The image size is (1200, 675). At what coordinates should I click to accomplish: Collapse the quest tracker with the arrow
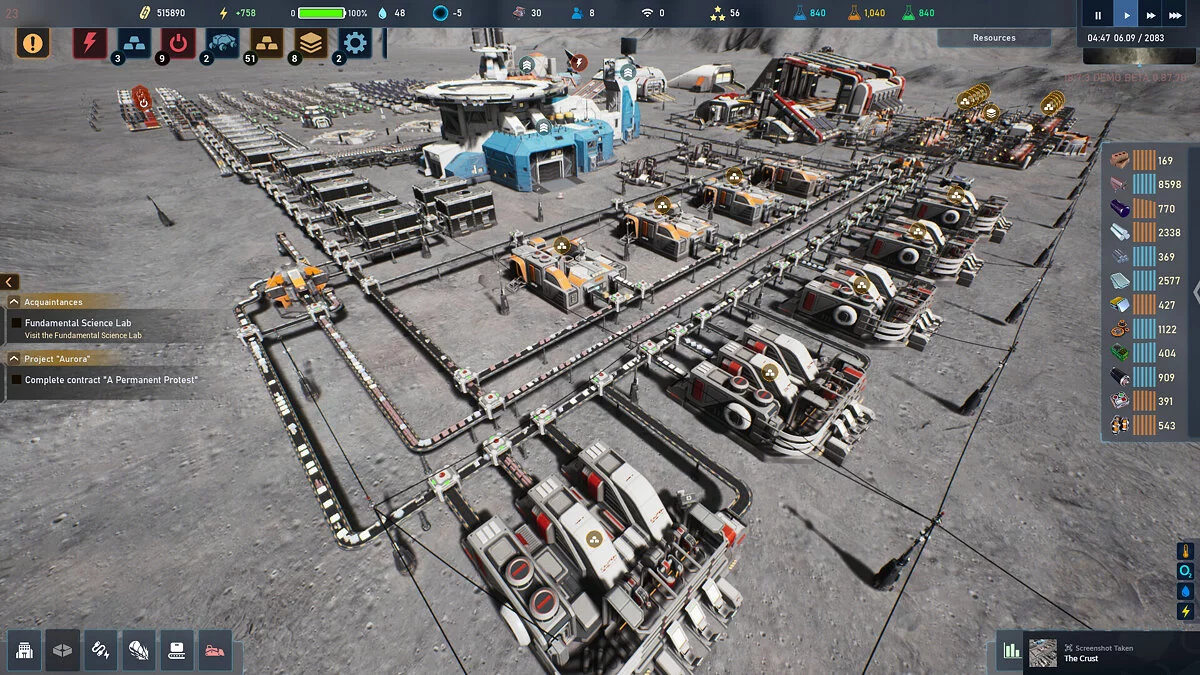10,282
